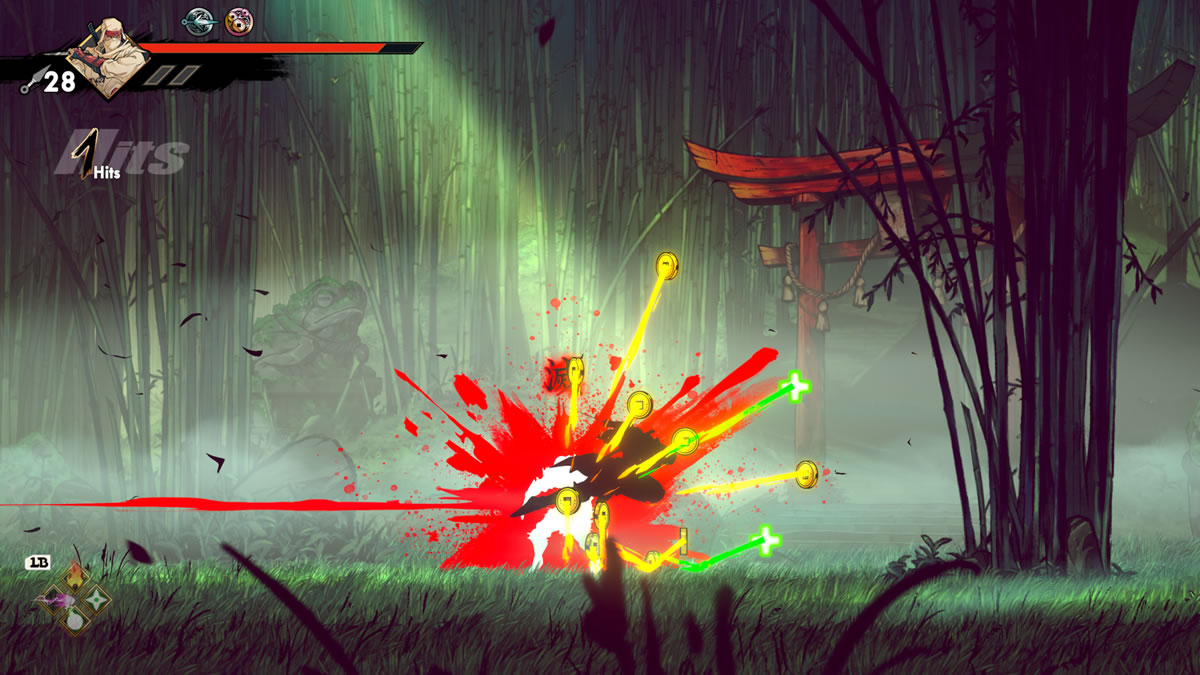Click the pink and gold coin amulet icon
The image size is (1200, 675).
(238, 20)
